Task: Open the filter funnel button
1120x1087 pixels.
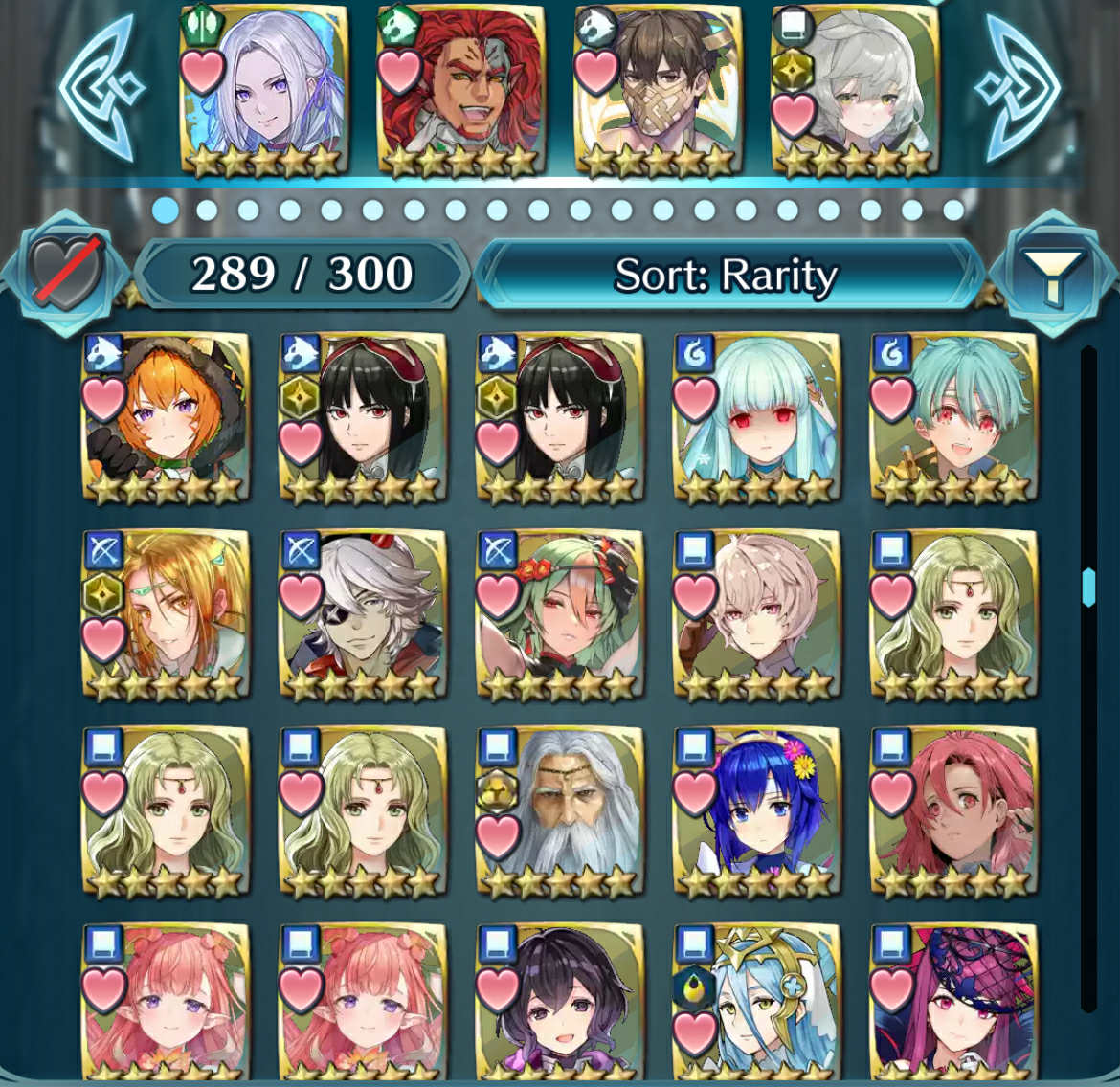Action: [x=1052, y=276]
